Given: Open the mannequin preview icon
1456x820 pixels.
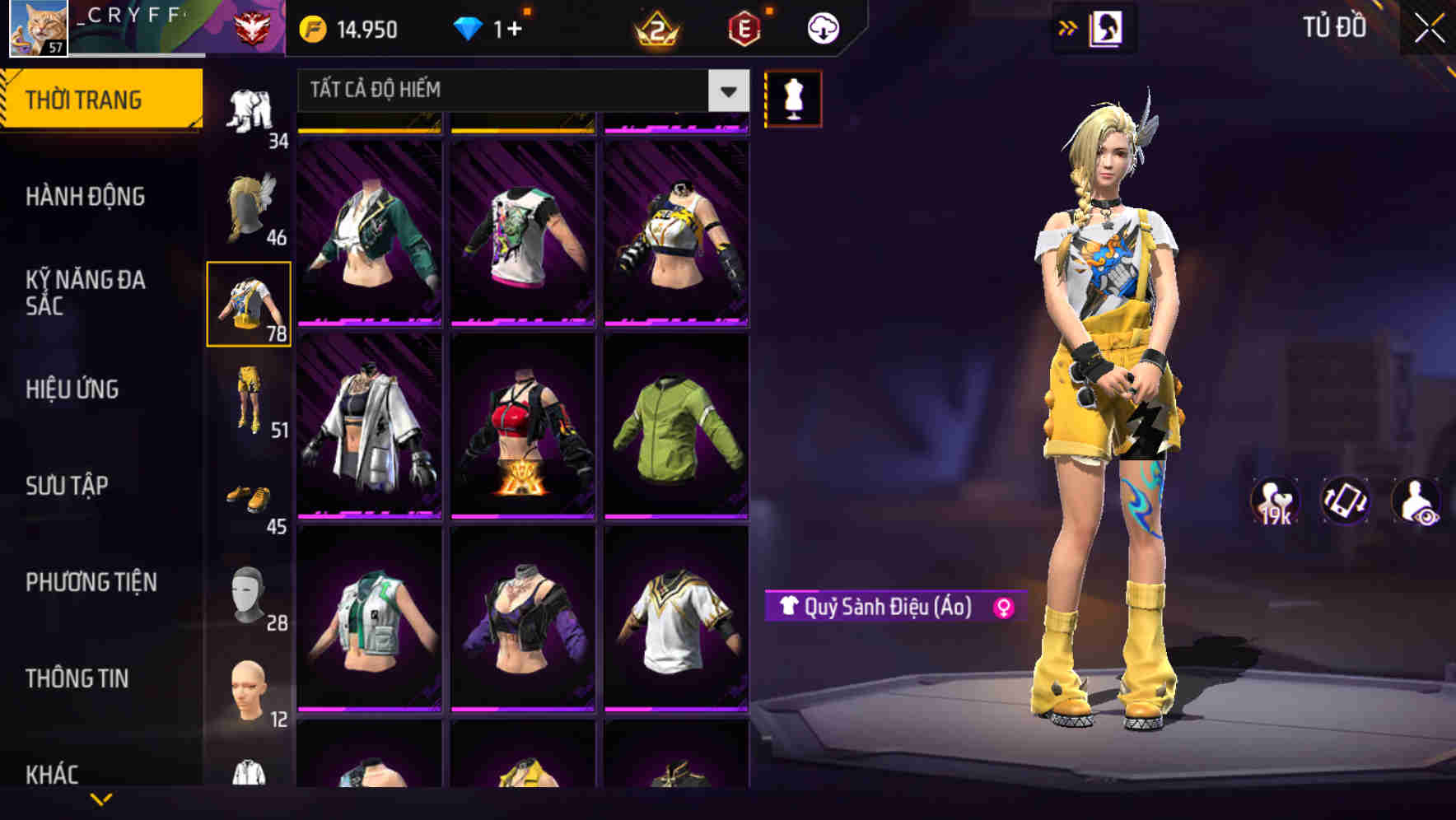Looking at the screenshot, I should coord(792,98).
